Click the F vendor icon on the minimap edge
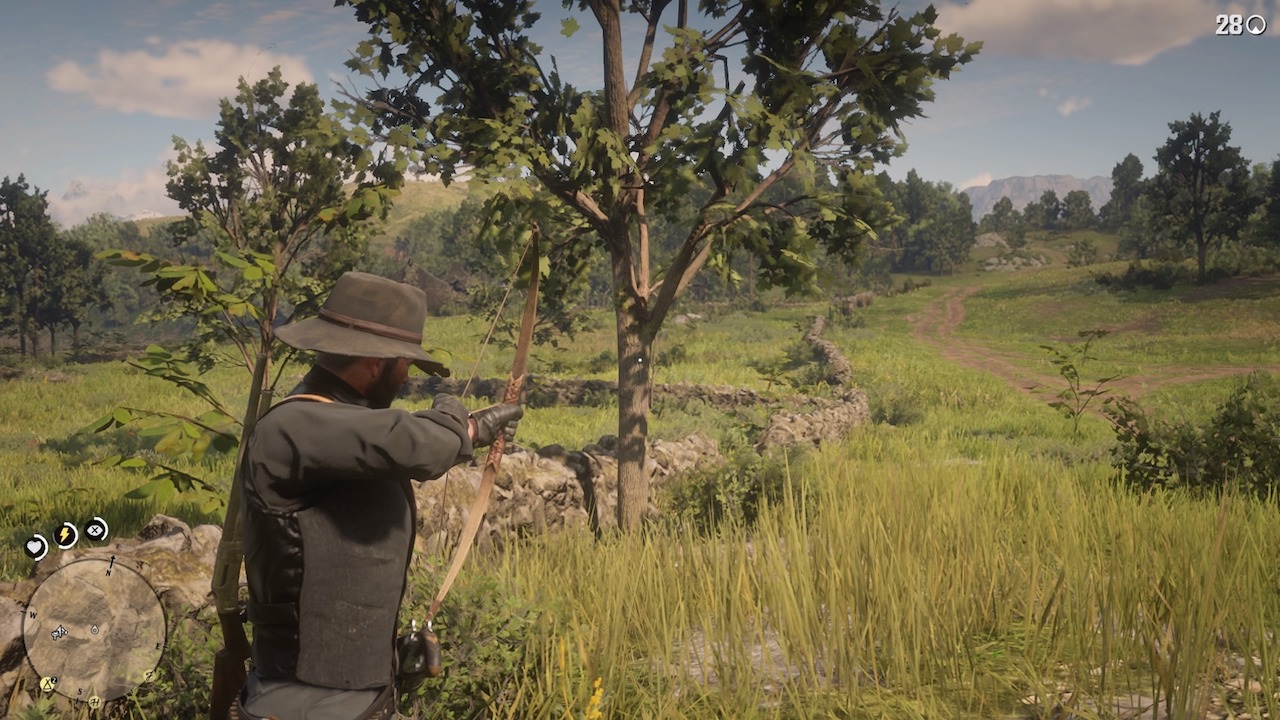This screenshot has height=720, width=1280. [149, 675]
